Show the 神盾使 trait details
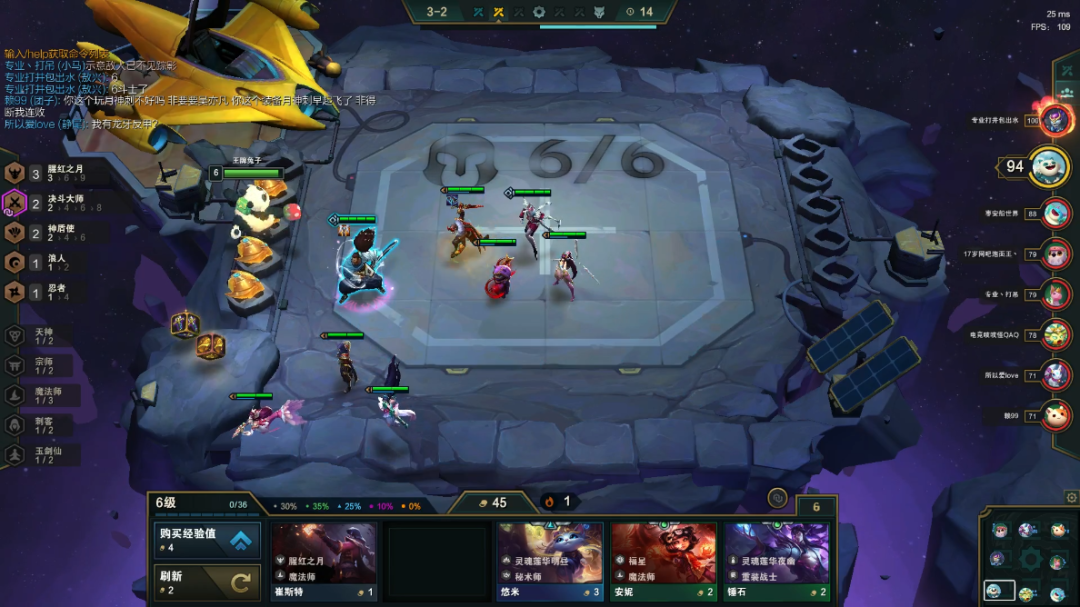 pyautogui.click(x=60, y=233)
